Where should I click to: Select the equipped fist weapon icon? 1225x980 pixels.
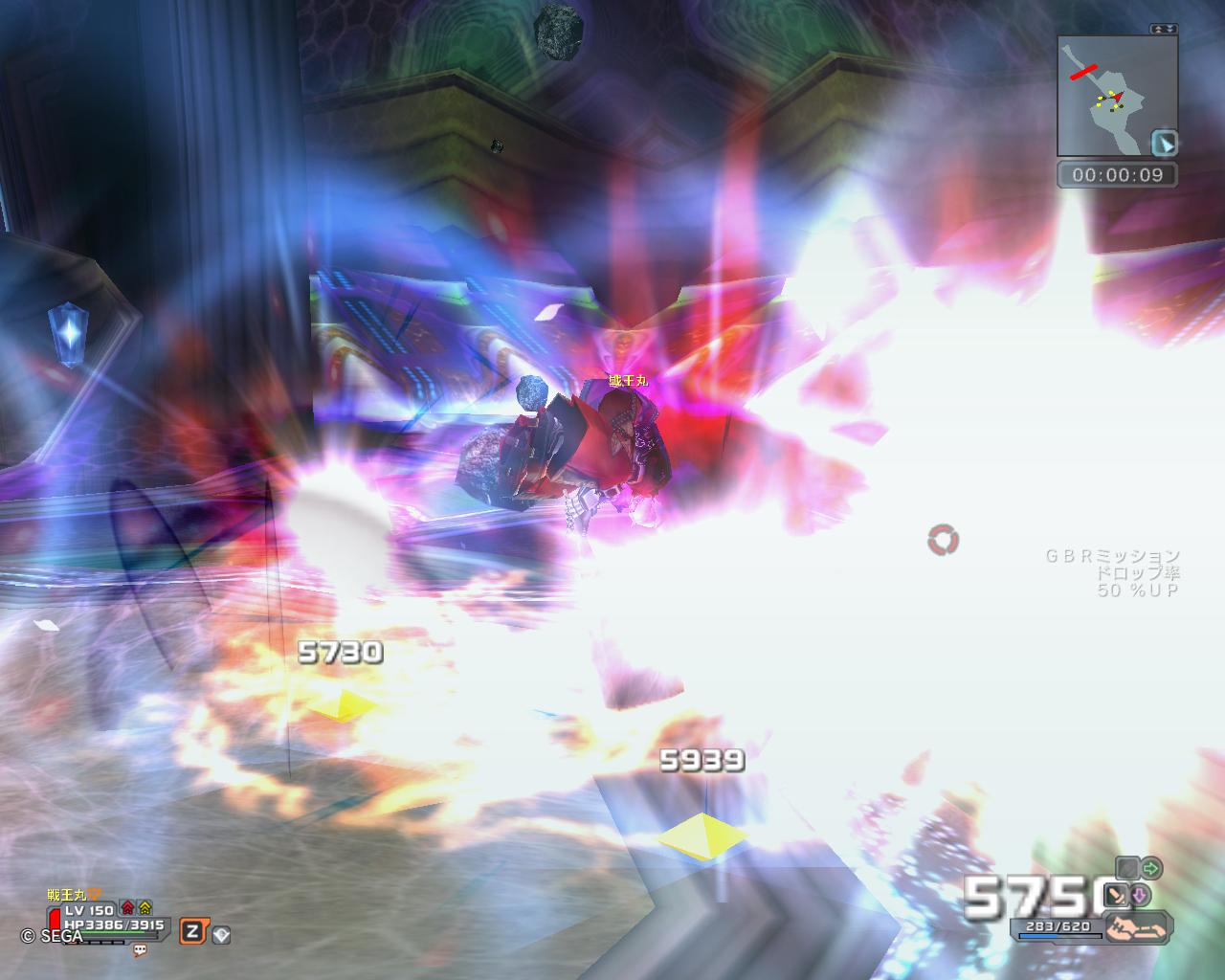(x=1136, y=926)
